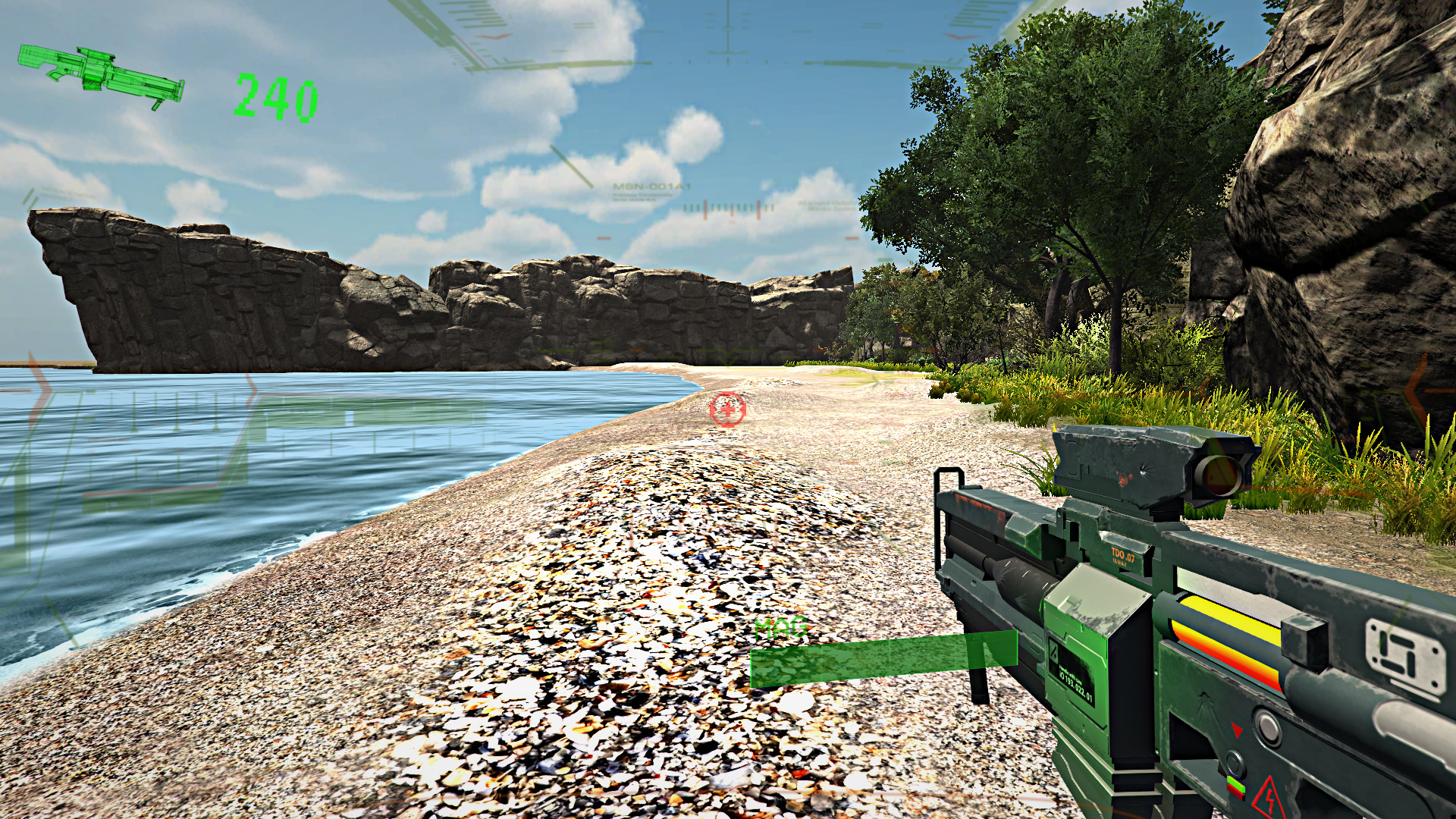Screen dimensions: 1456x819
Task: Click the round grey button on the gun stock
Action: (1269, 726)
